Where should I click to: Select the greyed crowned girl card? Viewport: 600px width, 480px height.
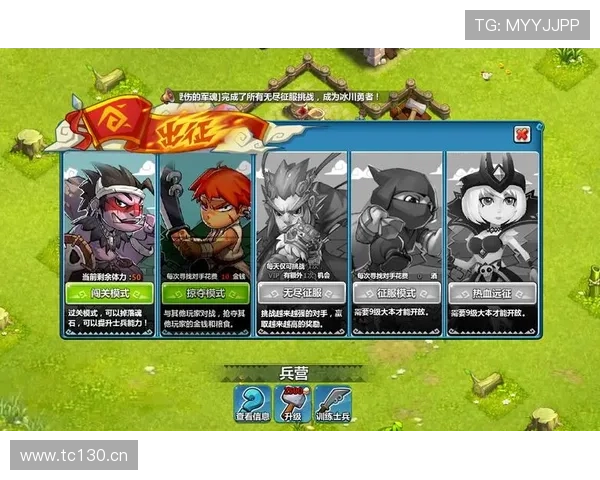[491, 215]
